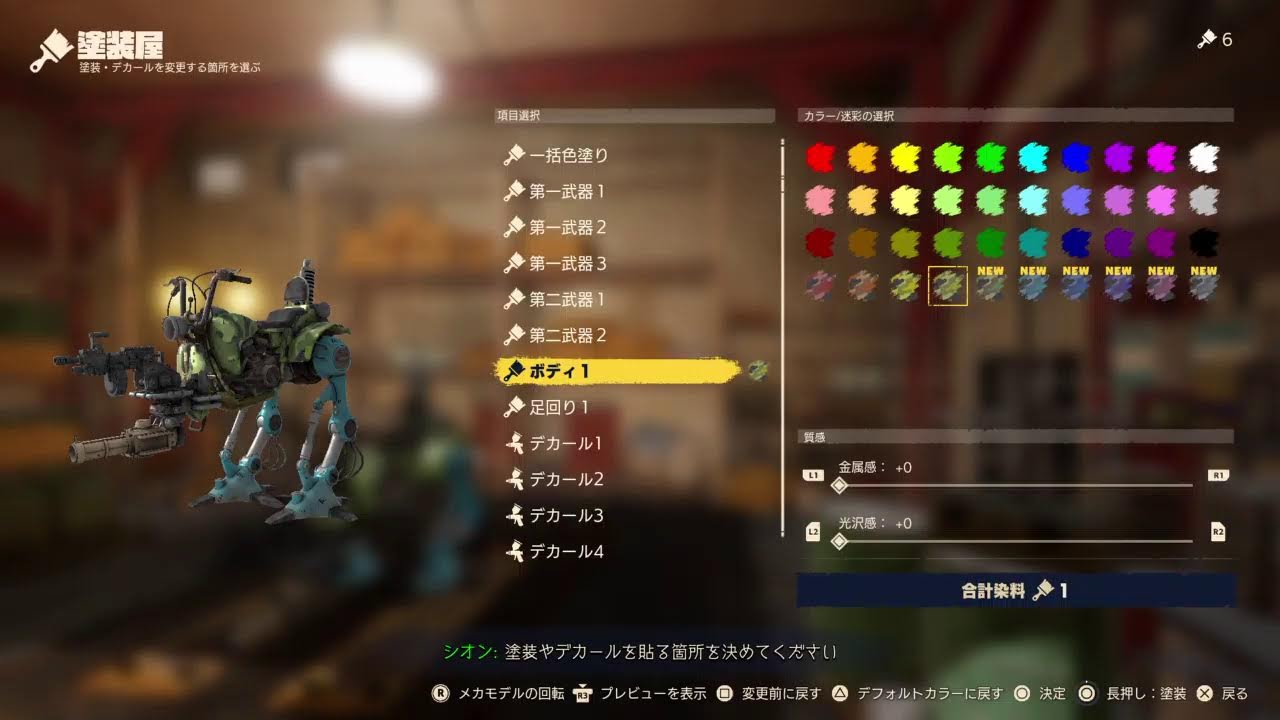1280x720 pixels.
Task: Click the R2 icon on the 光沢感 slider
Action: tap(1218, 534)
